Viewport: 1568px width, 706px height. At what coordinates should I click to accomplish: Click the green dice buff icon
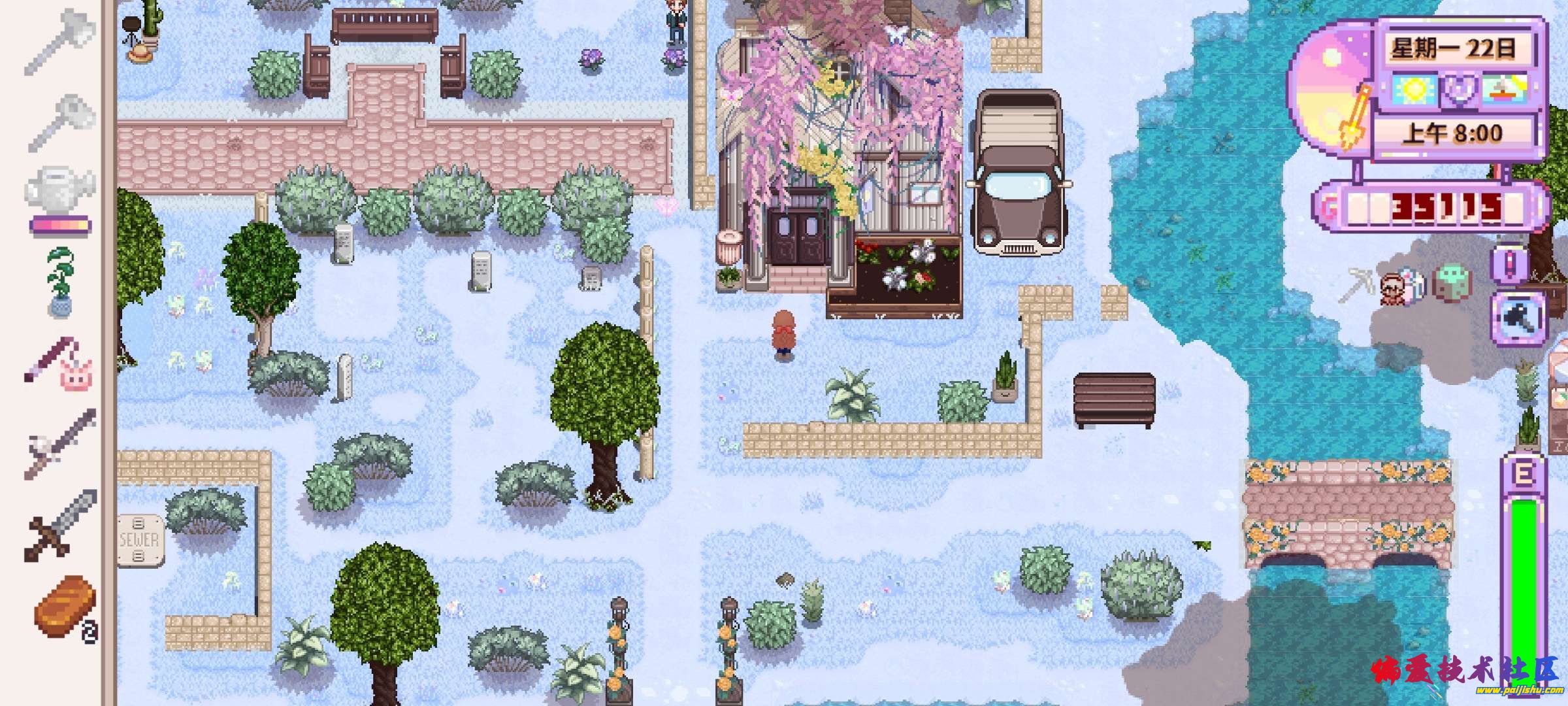1452,284
